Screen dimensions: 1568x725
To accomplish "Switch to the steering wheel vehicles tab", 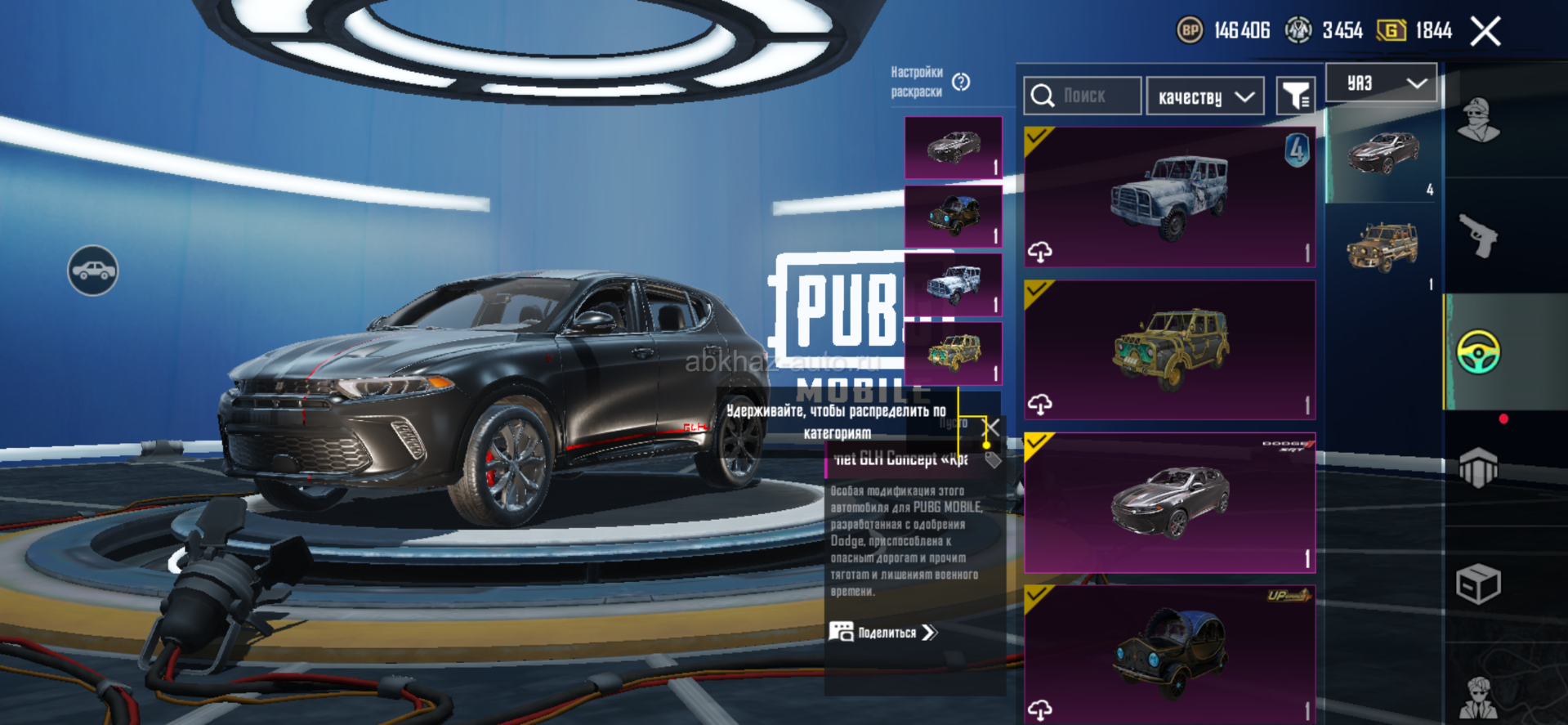I will pyautogui.click(x=1478, y=352).
